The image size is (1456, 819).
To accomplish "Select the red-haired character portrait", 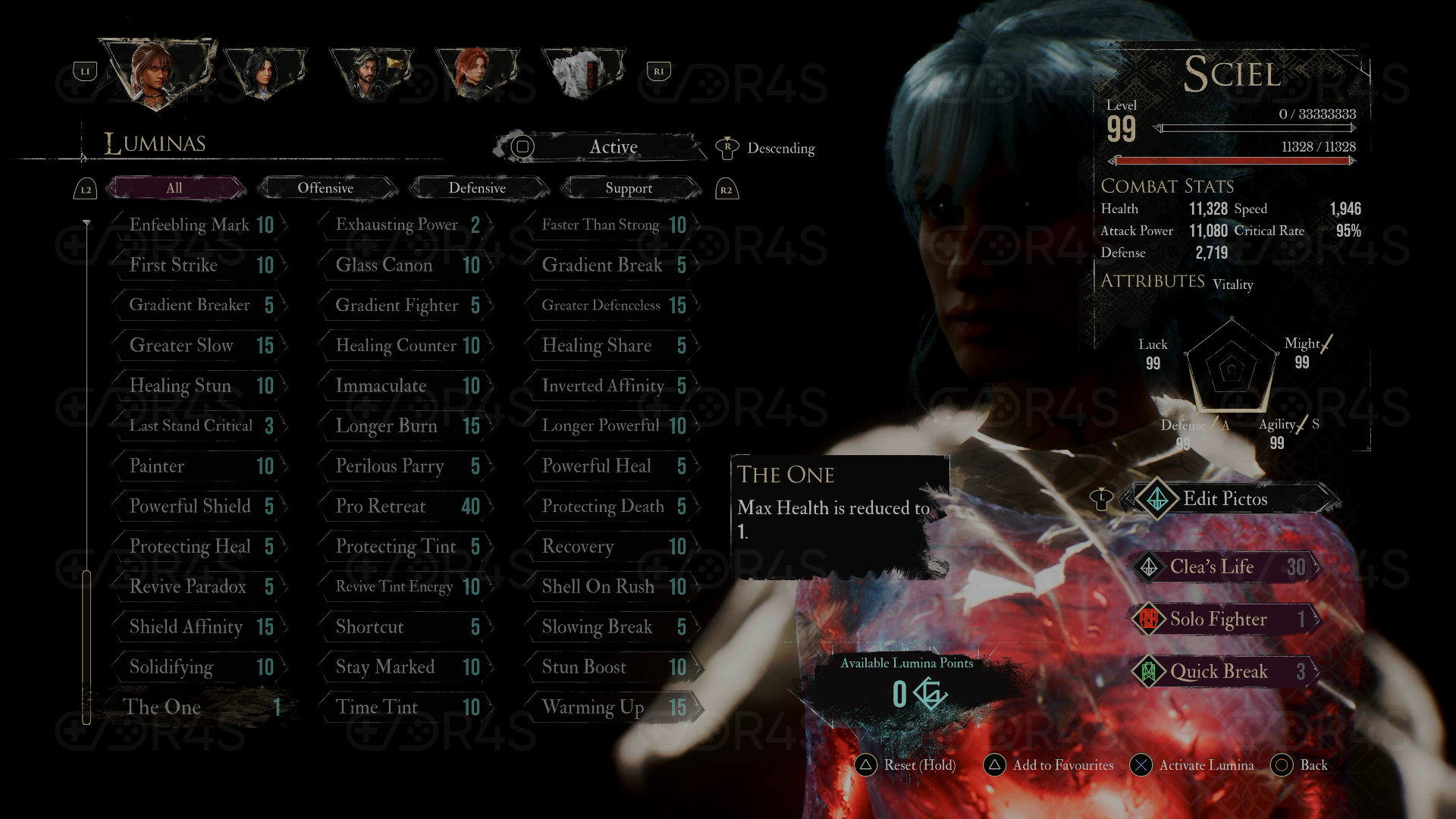I will pos(476,74).
